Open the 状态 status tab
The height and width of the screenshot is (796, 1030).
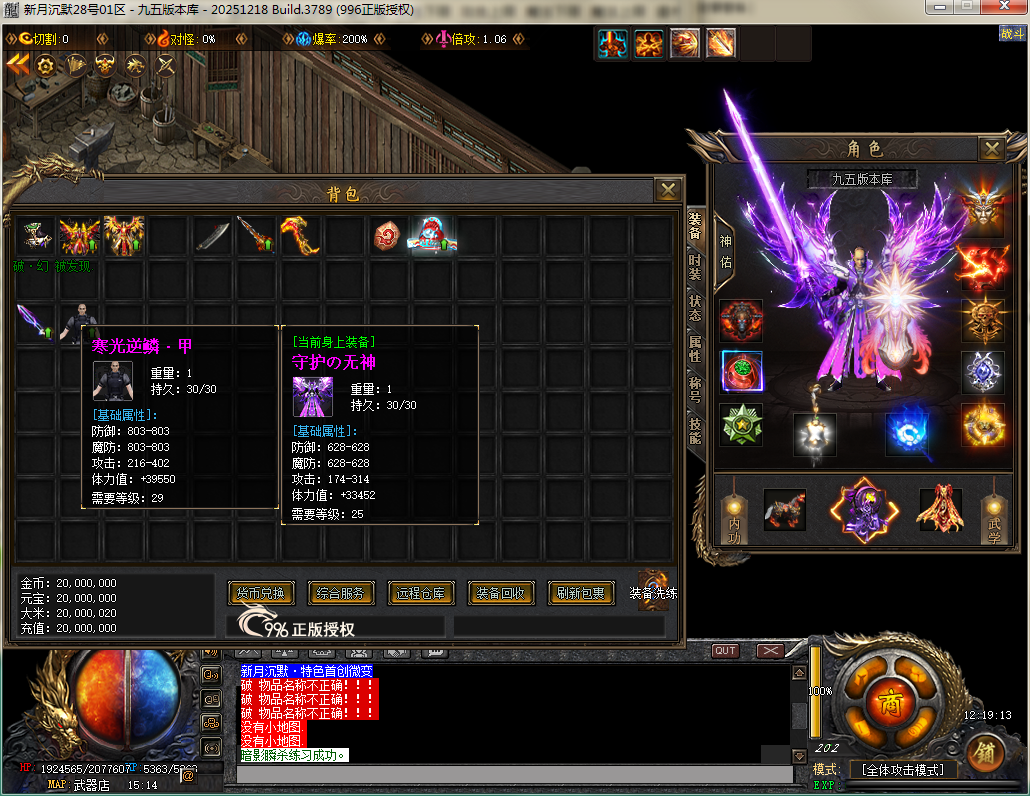[x=695, y=308]
